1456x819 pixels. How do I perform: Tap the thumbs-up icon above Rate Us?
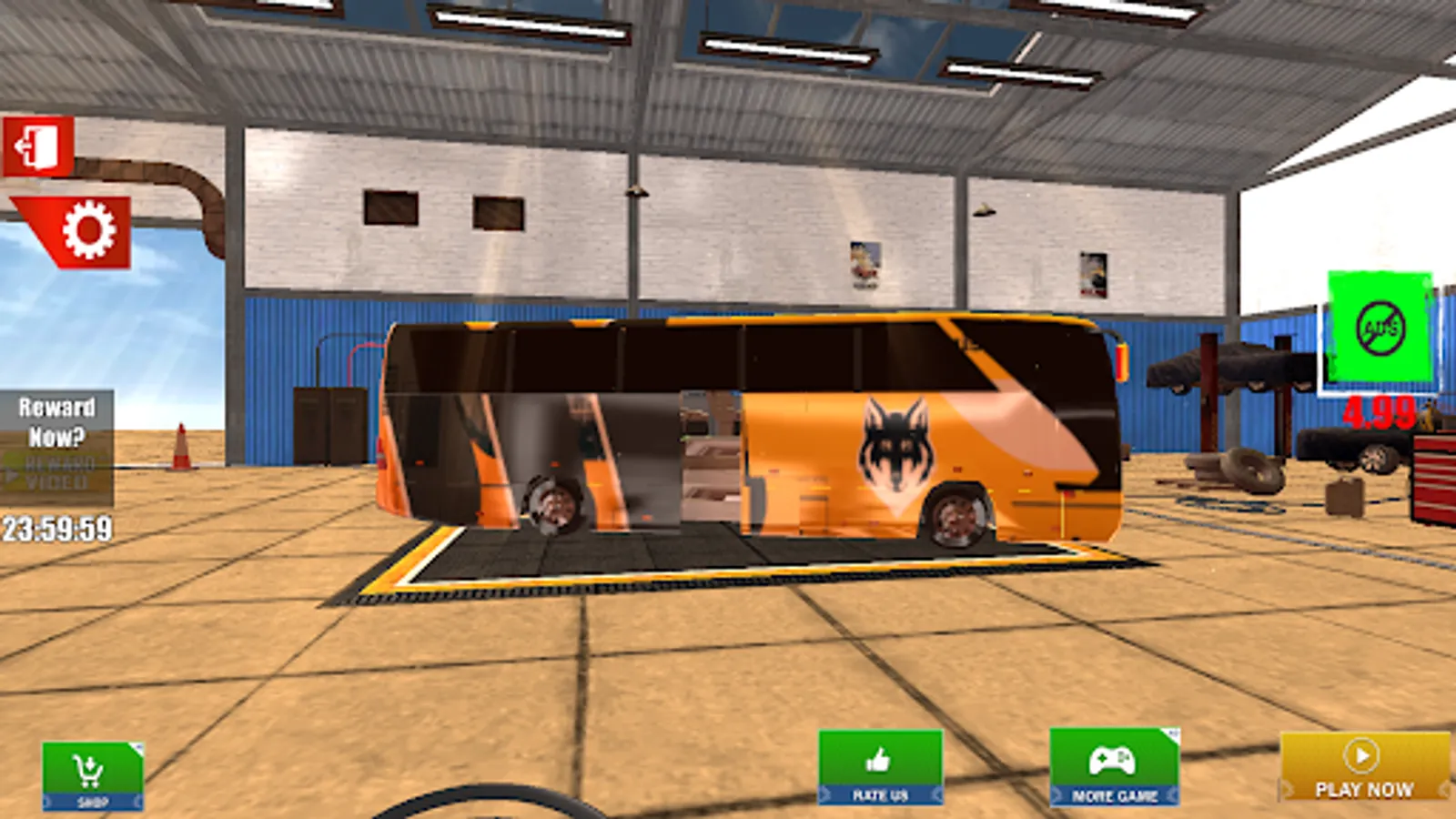click(881, 757)
